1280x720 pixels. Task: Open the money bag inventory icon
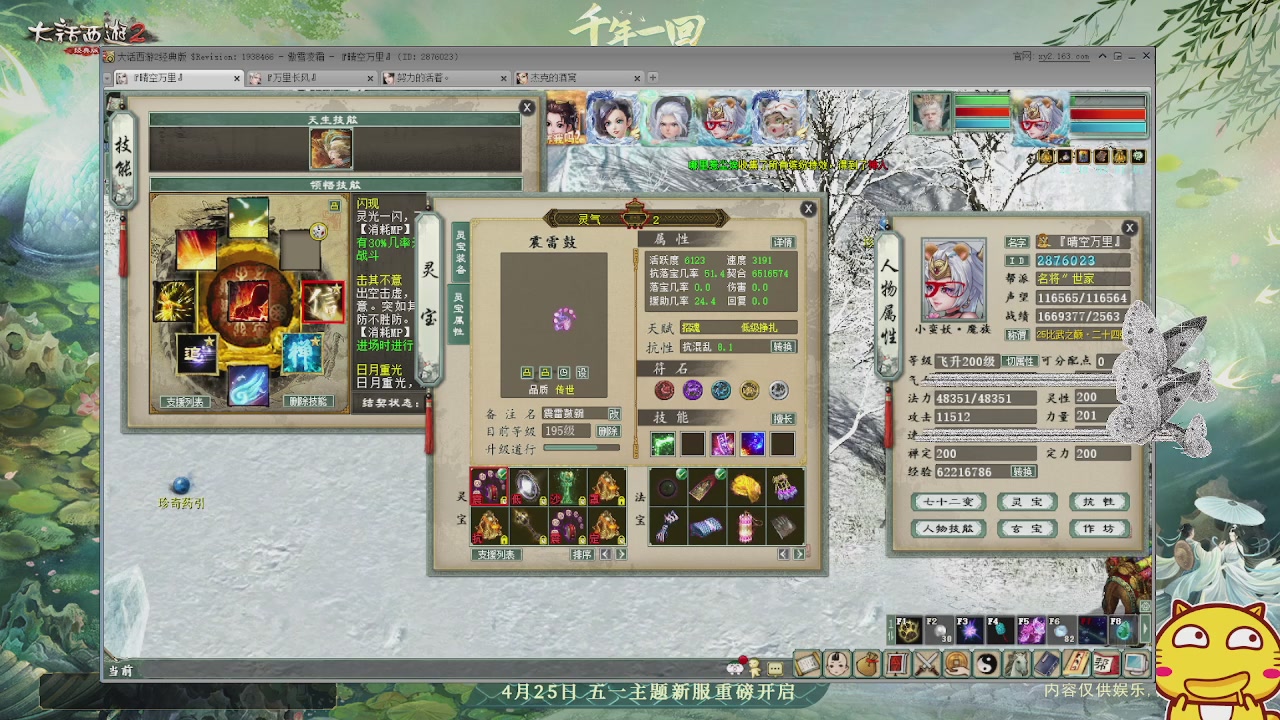coord(866,664)
